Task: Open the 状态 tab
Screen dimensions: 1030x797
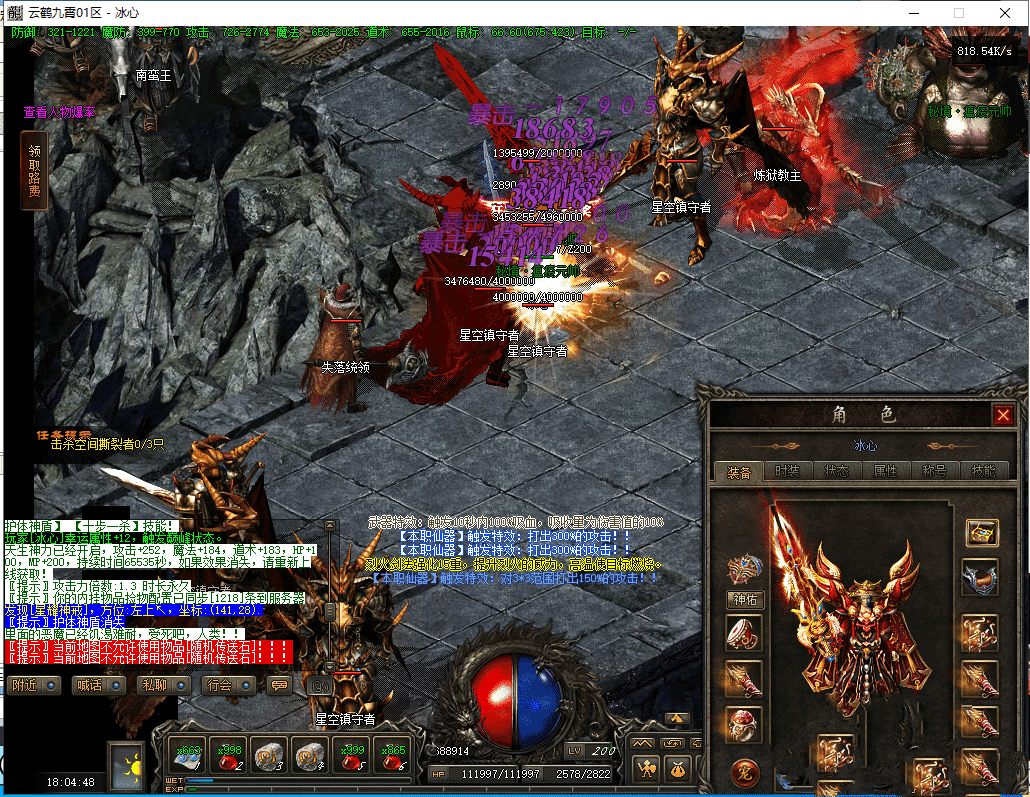Action: tap(836, 472)
